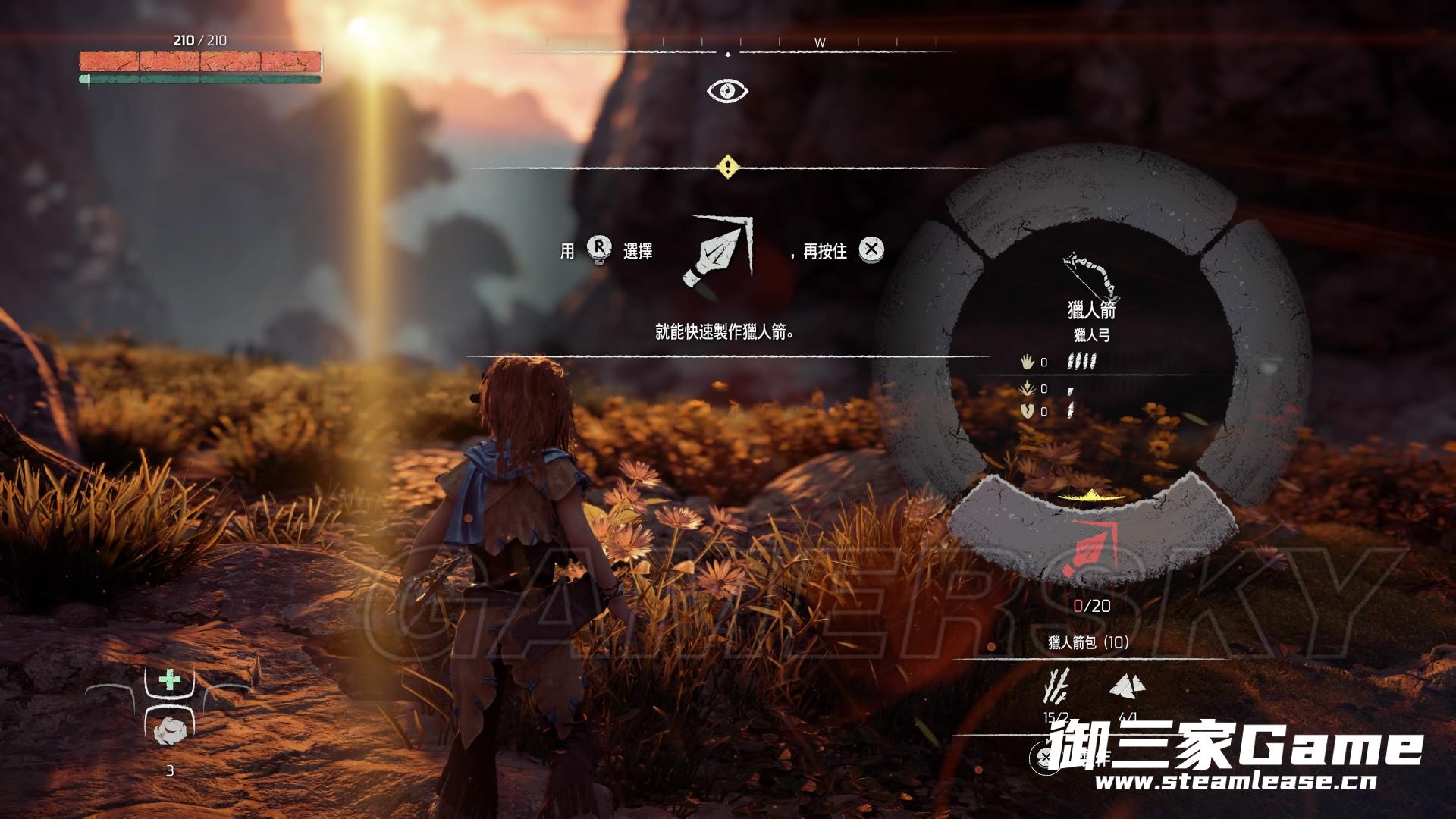Select the red hunter arrow wheel segment

pos(1090,550)
